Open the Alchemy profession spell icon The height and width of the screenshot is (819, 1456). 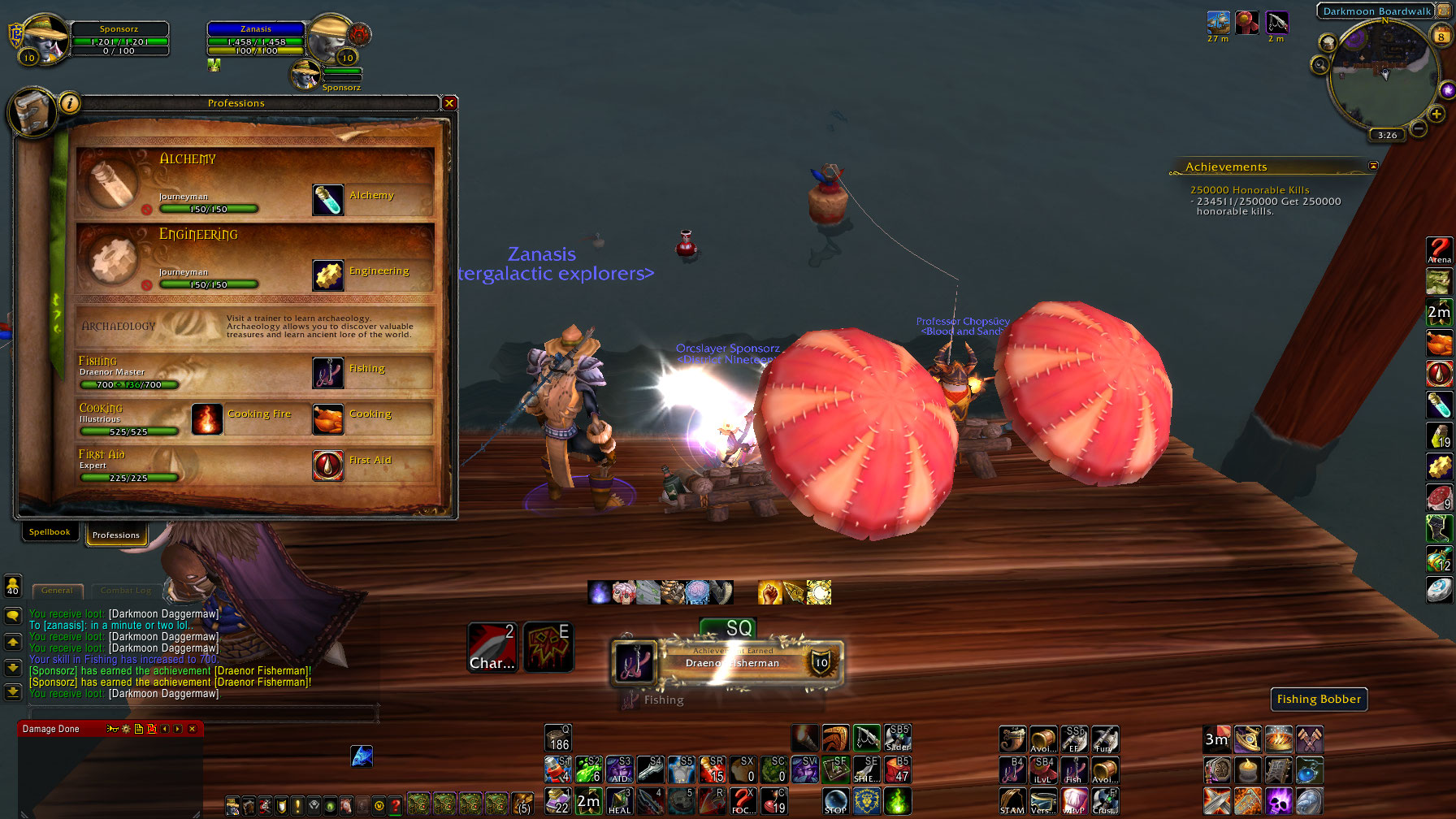[328, 199]
